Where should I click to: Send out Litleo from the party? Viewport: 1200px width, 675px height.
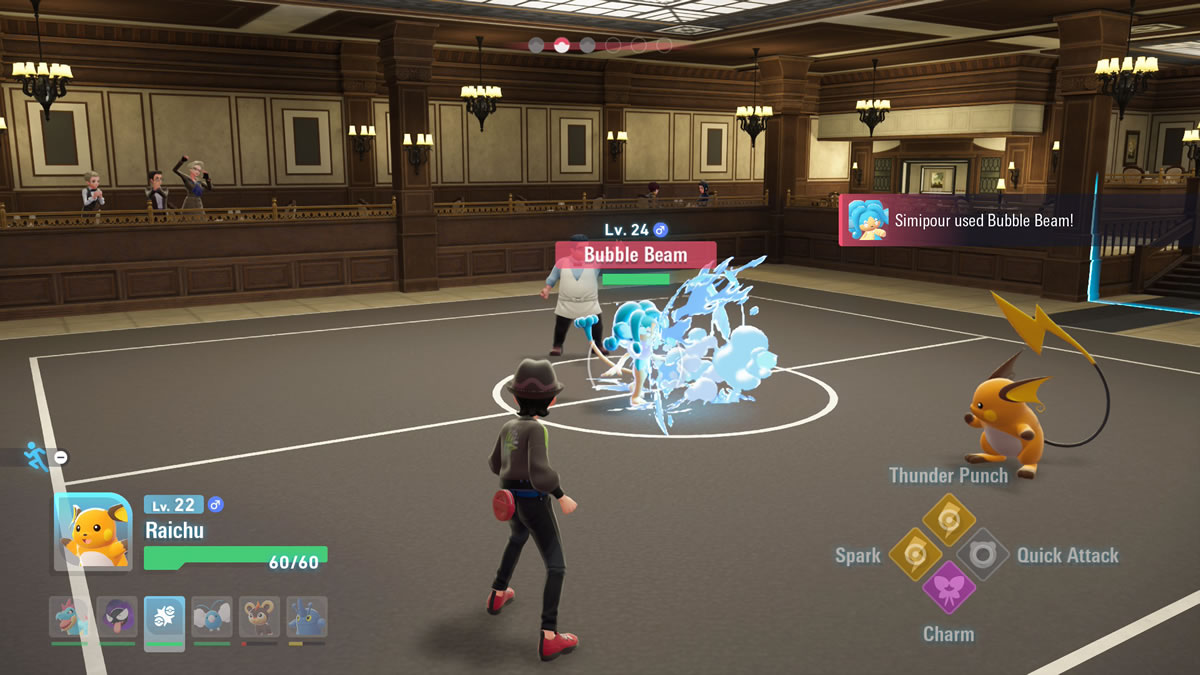coord(259,618)
